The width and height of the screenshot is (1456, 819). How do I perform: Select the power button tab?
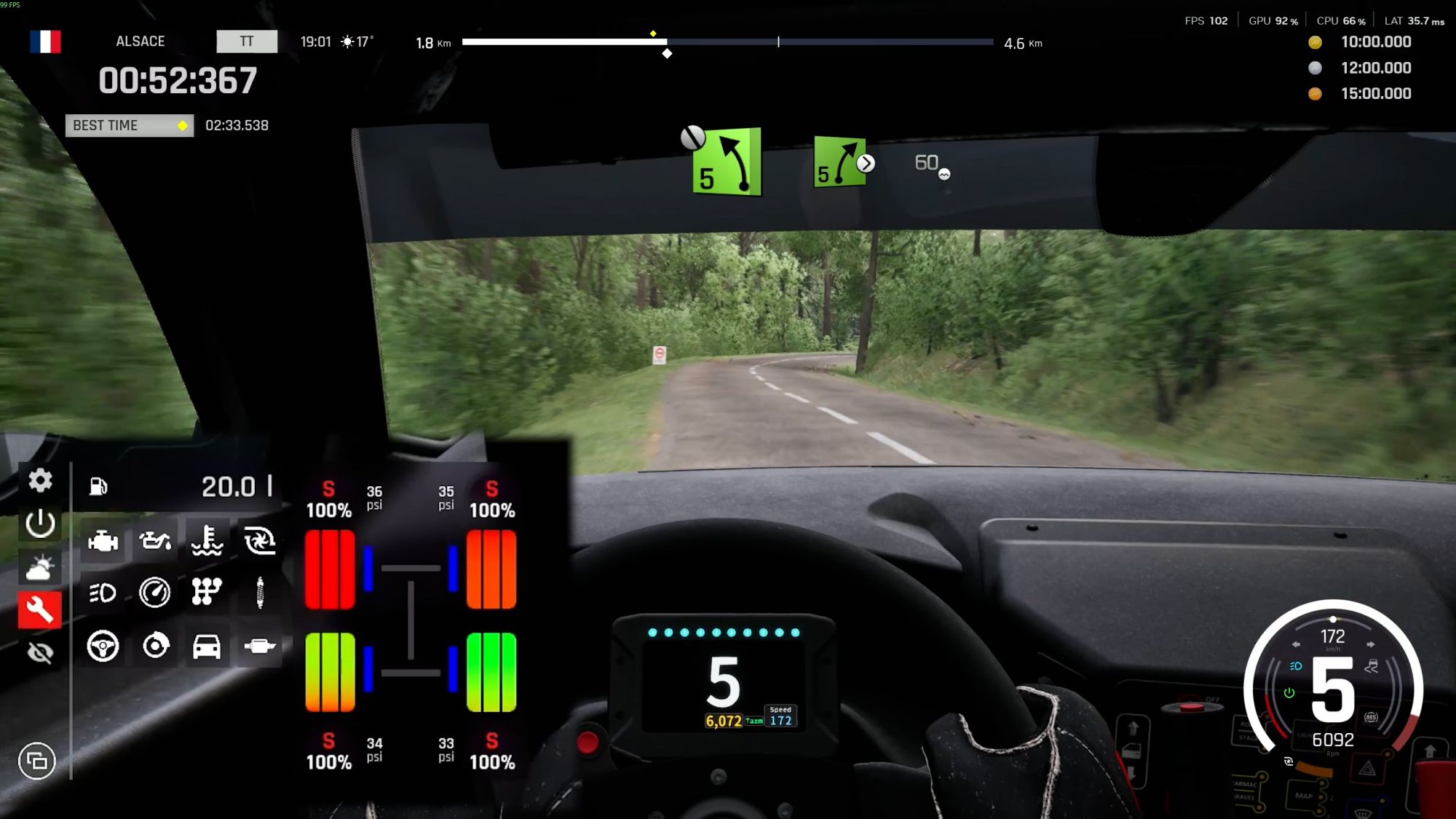pos(40,523)
